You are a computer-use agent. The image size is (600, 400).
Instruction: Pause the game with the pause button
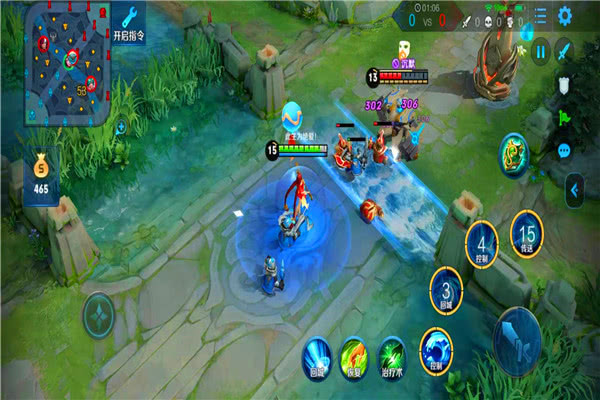click(x=540, y=51)
